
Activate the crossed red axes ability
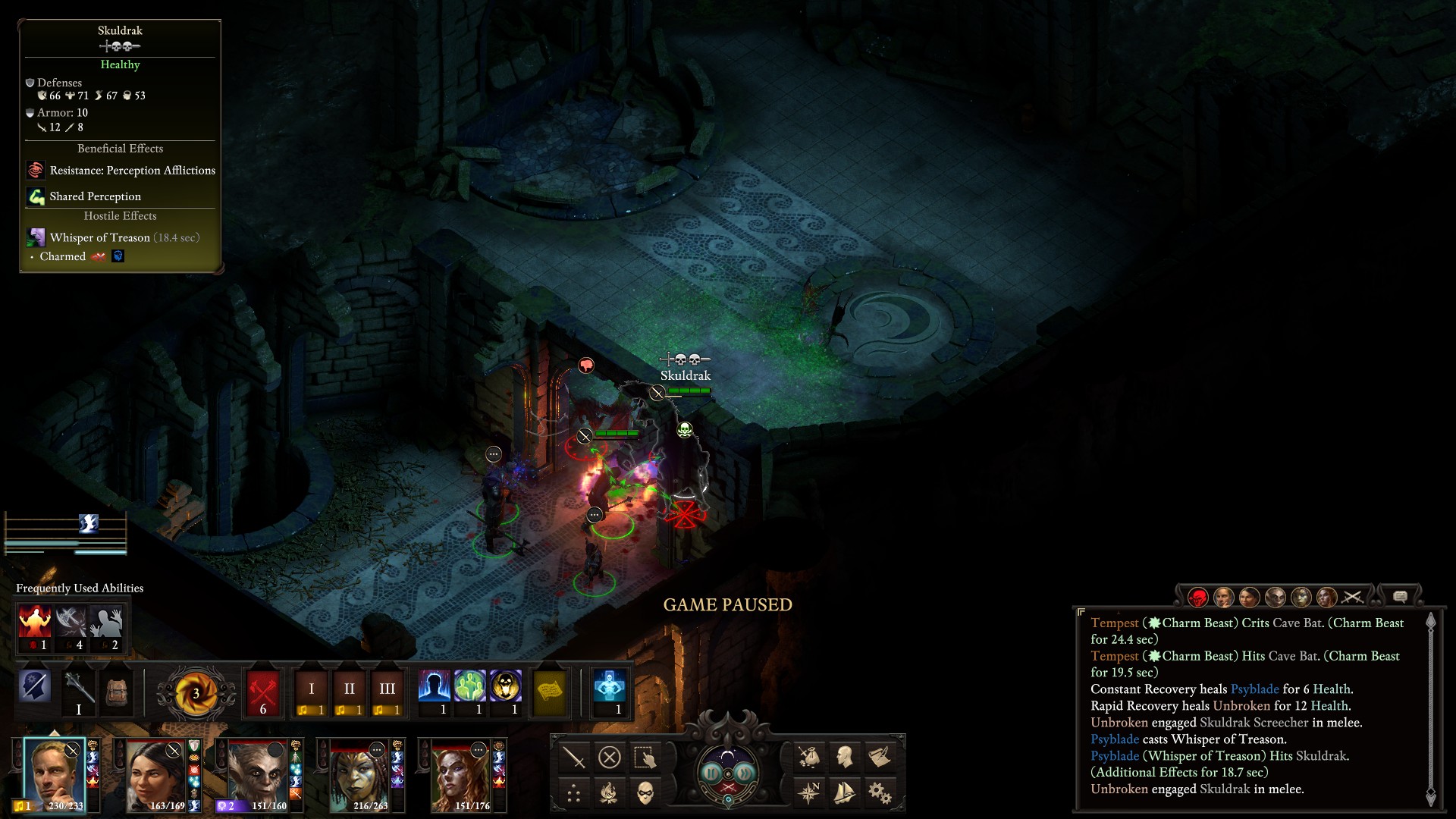click(262, 691)
